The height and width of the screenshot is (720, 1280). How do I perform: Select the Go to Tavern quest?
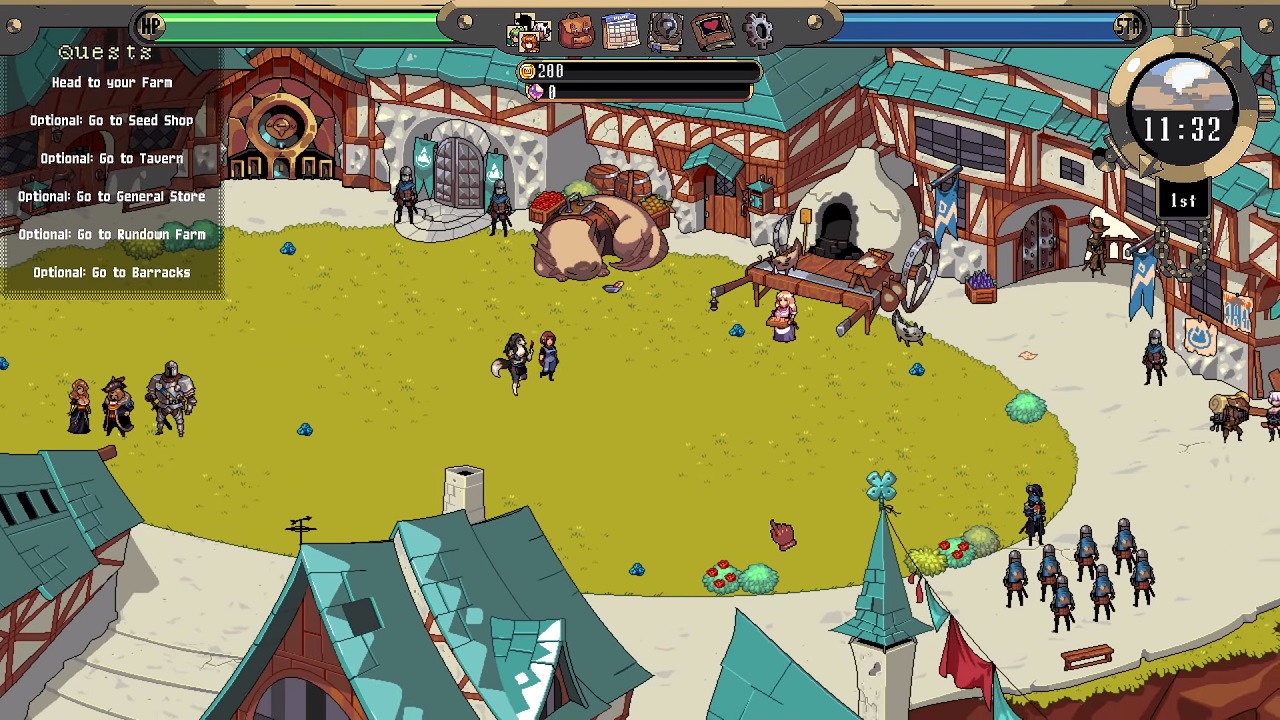coord(112,159)
